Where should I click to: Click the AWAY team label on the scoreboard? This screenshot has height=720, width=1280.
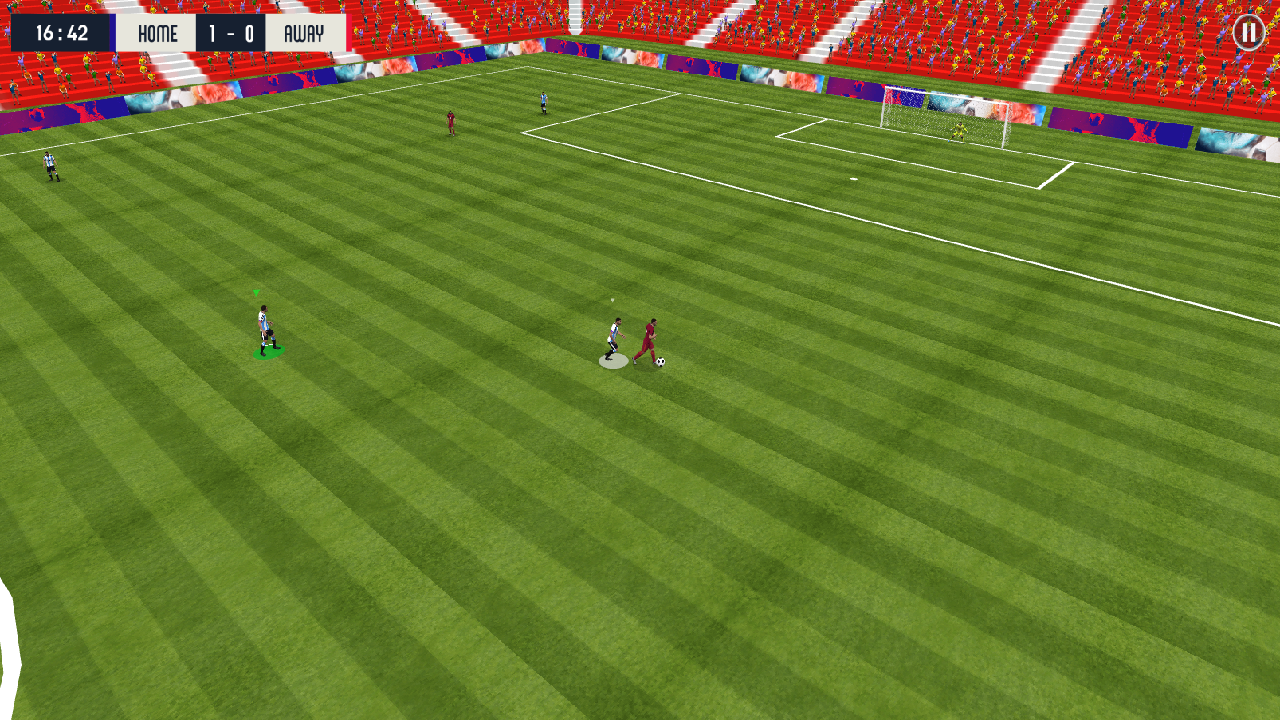point(306,32)
